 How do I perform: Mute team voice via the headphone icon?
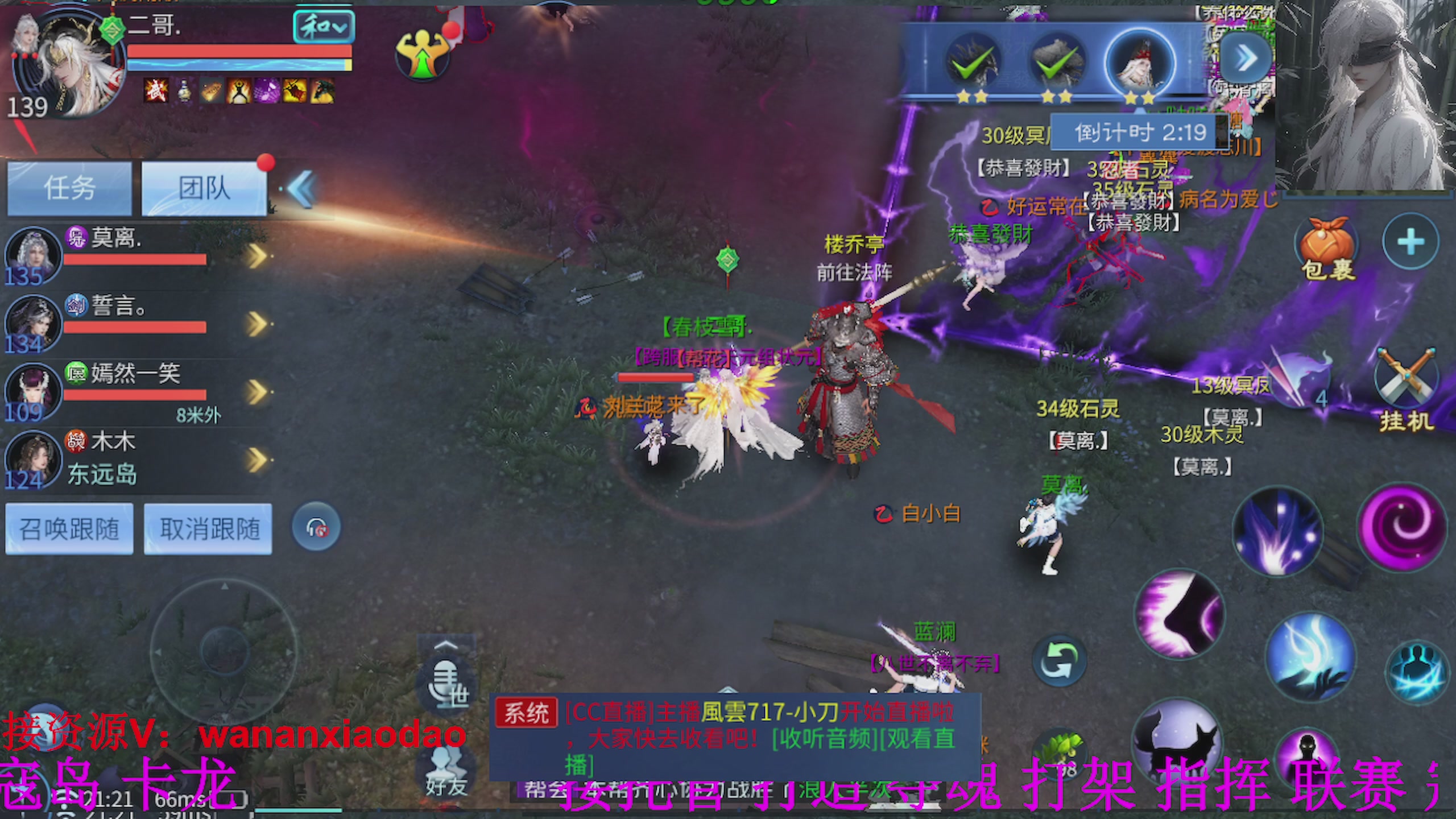317,527
